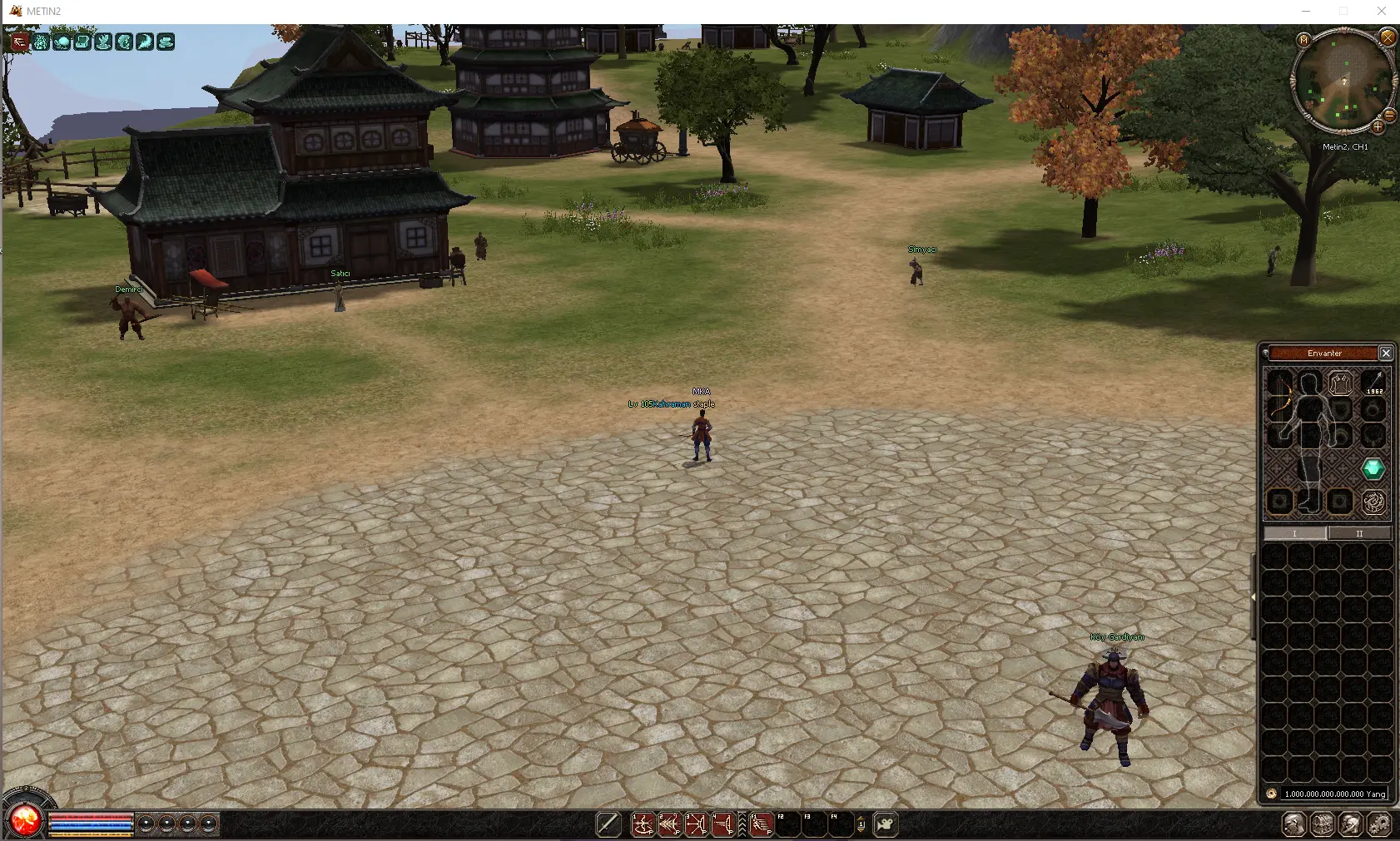
Task: Click the quickslot page-up arrow
Action: click(861, 819)
